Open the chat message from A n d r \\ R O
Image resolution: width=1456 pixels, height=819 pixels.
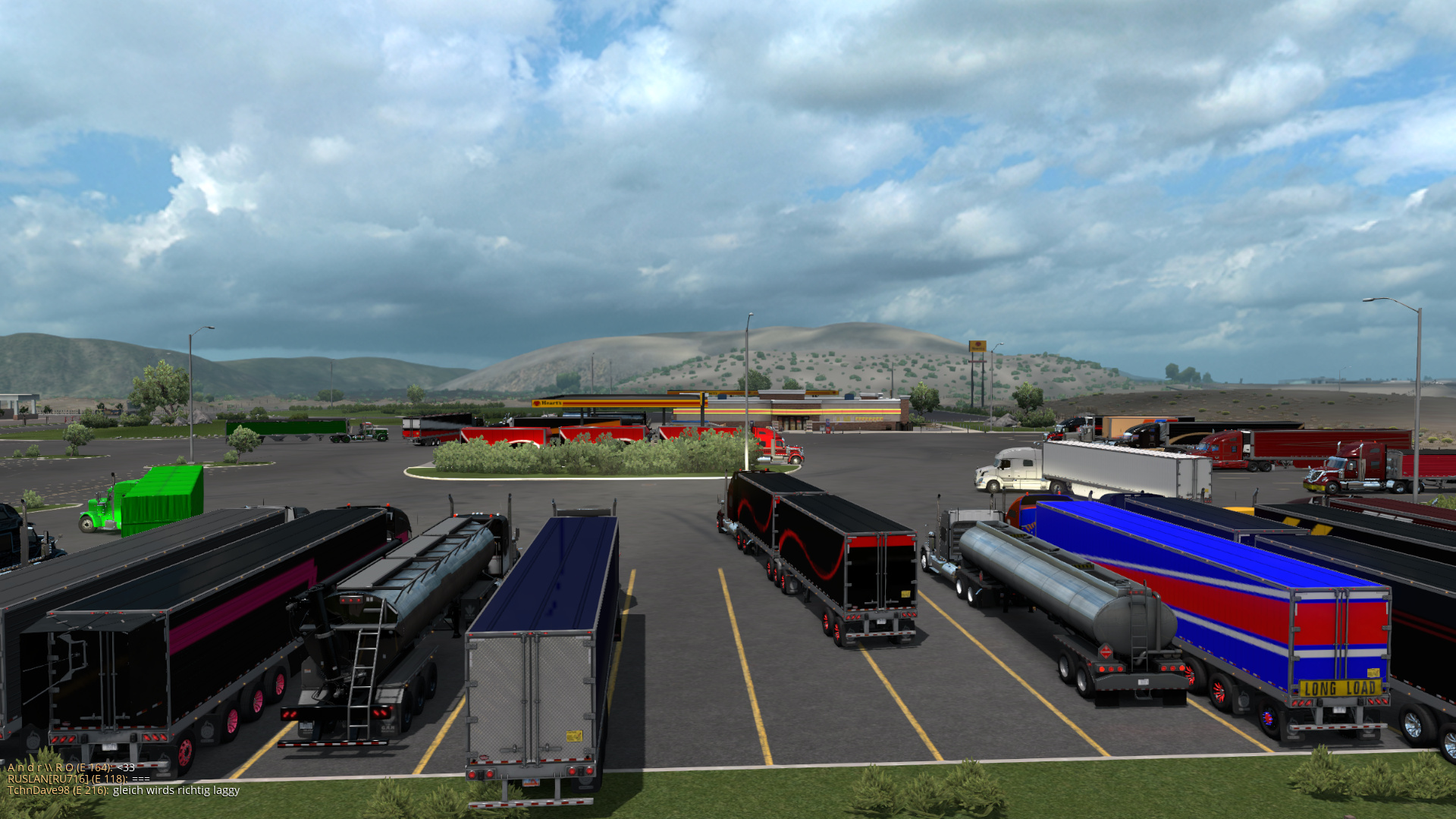71,767
